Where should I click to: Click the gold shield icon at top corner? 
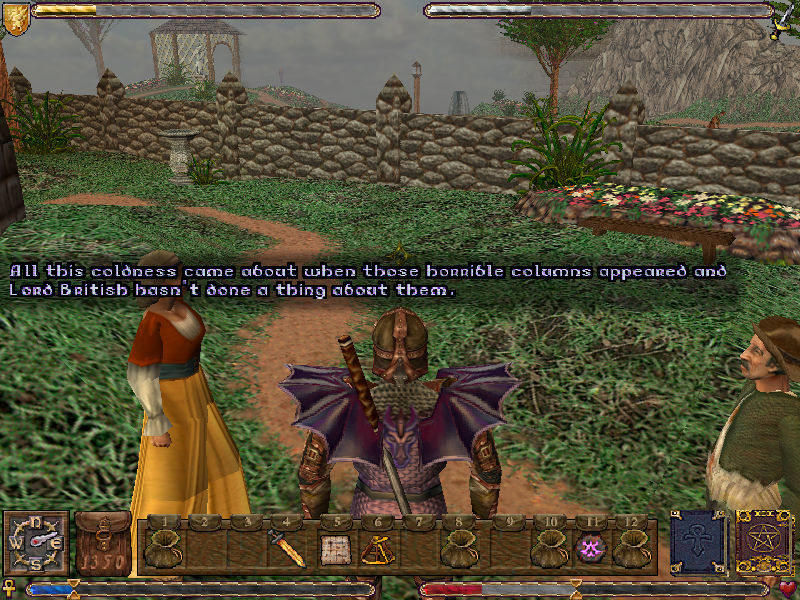[15, 18]
